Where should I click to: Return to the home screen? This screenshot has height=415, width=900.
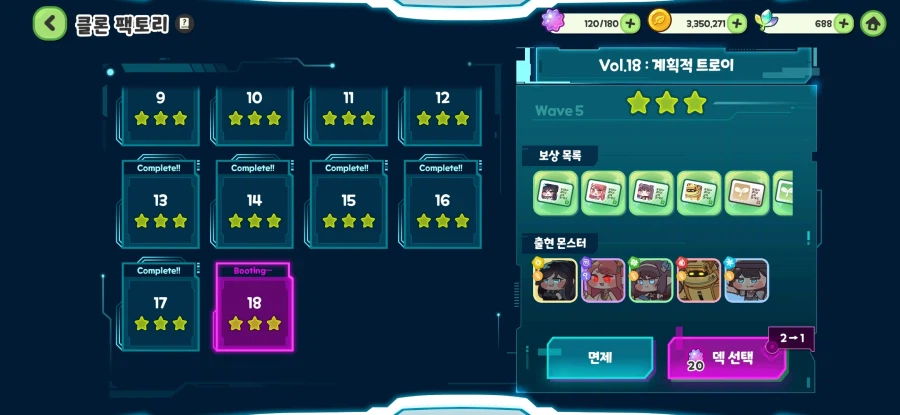(x=873, y=23)
